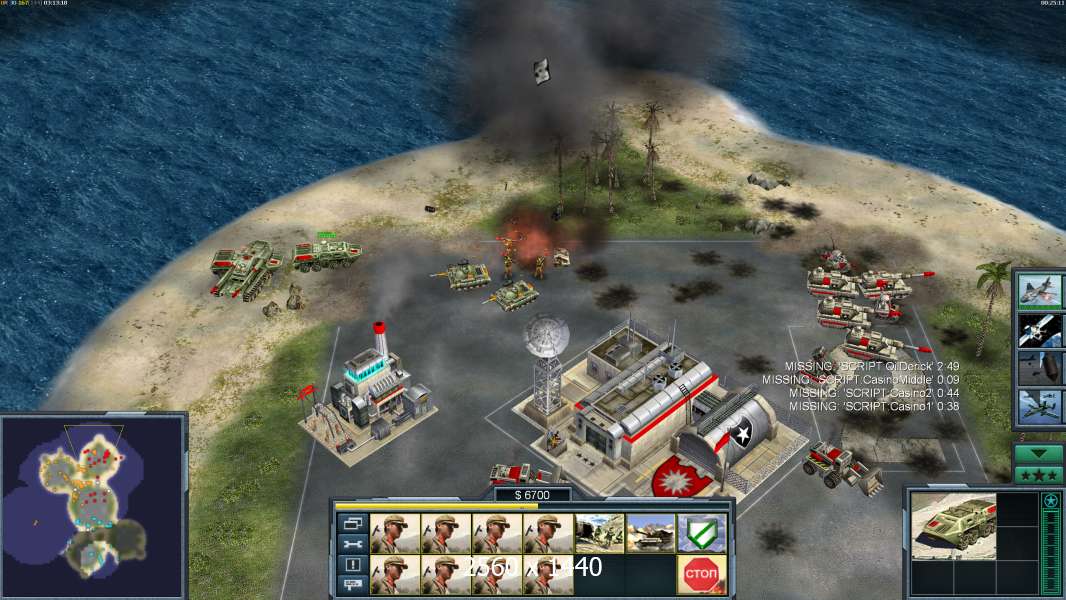Choose the tank attack command icon
The image size is (1066, 600).
click(x=650, y=533)
